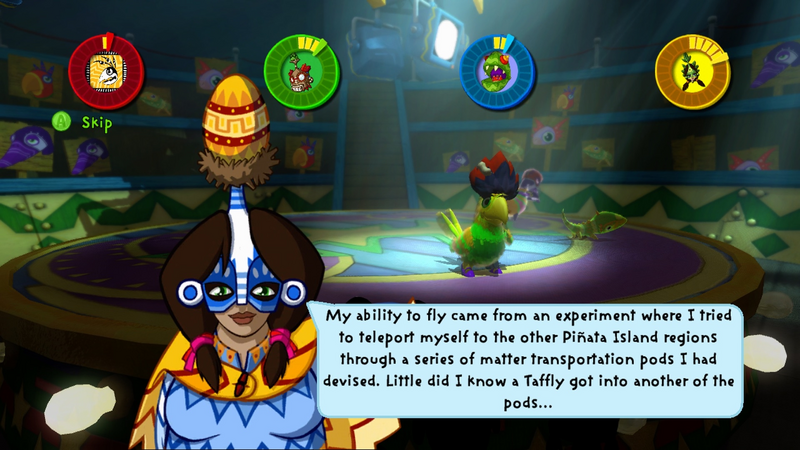Select the green player contestant badge
This screenshot has height=450, width=800.
point(301,71)
